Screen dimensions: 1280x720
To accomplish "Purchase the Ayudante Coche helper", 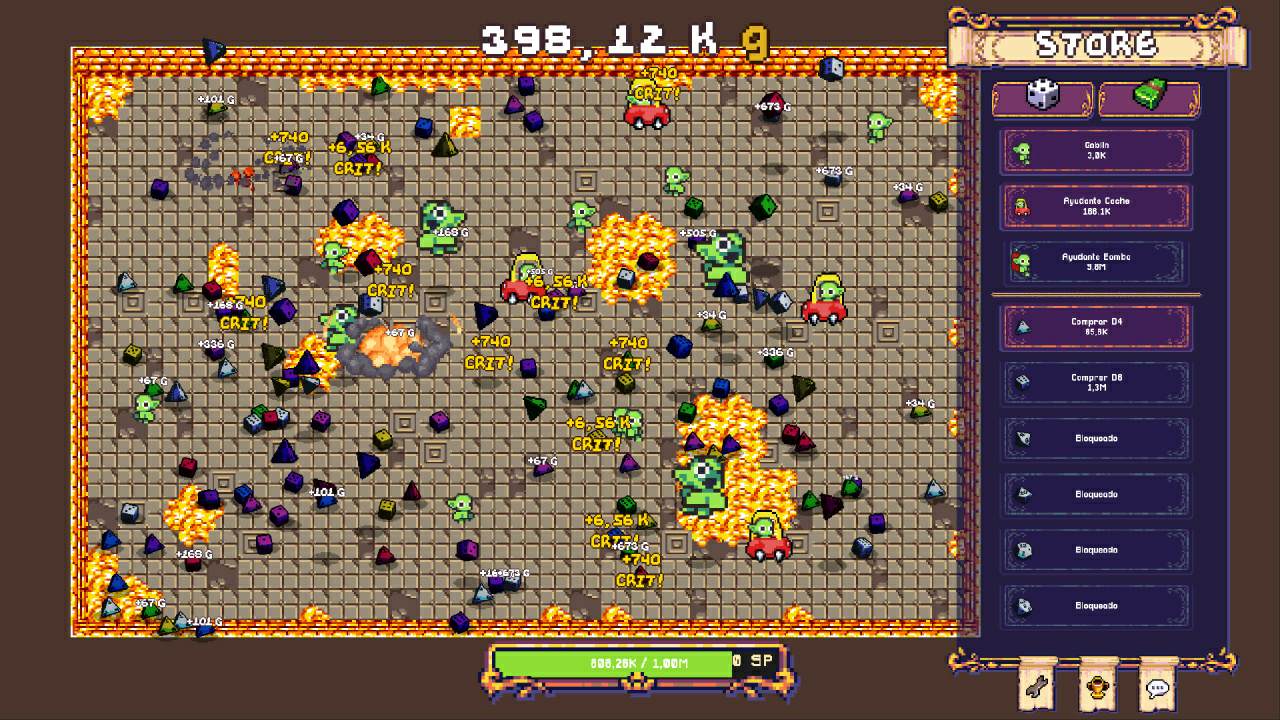I will (x=1096, y=207).
